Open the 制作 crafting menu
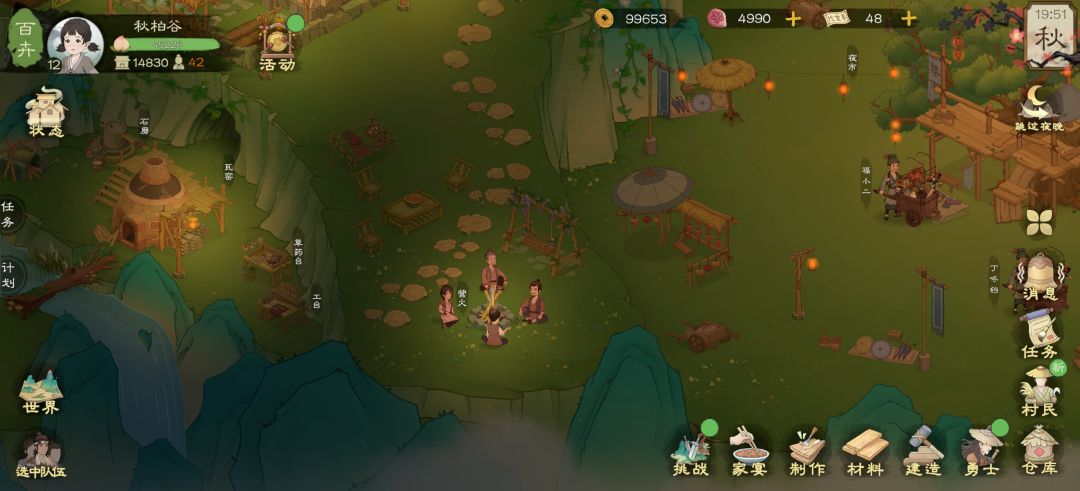Image resolution: width=1080 pixels, height=491 pixels. 806,452
